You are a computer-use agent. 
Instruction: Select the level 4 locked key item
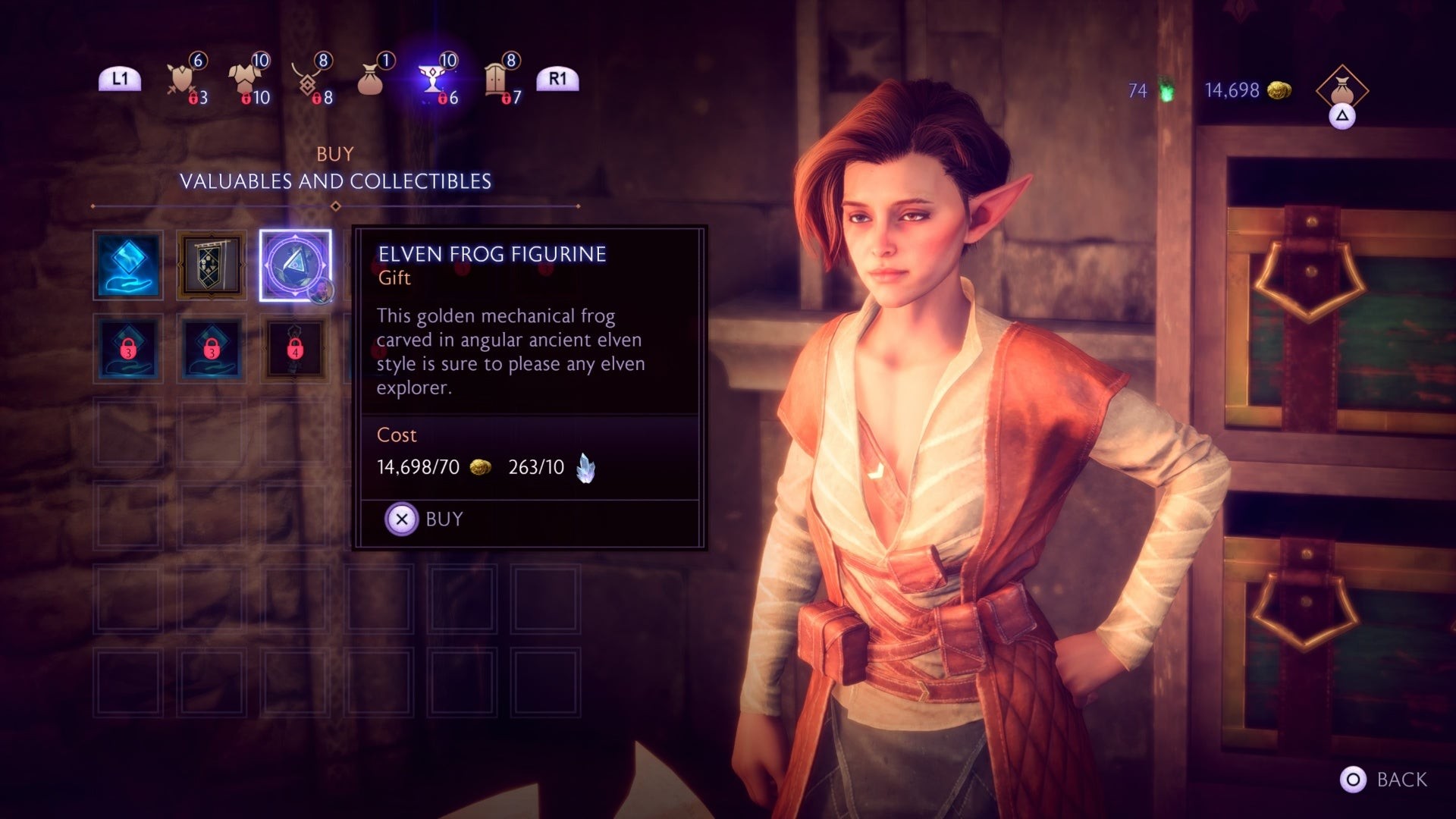(x=296, y=350)
